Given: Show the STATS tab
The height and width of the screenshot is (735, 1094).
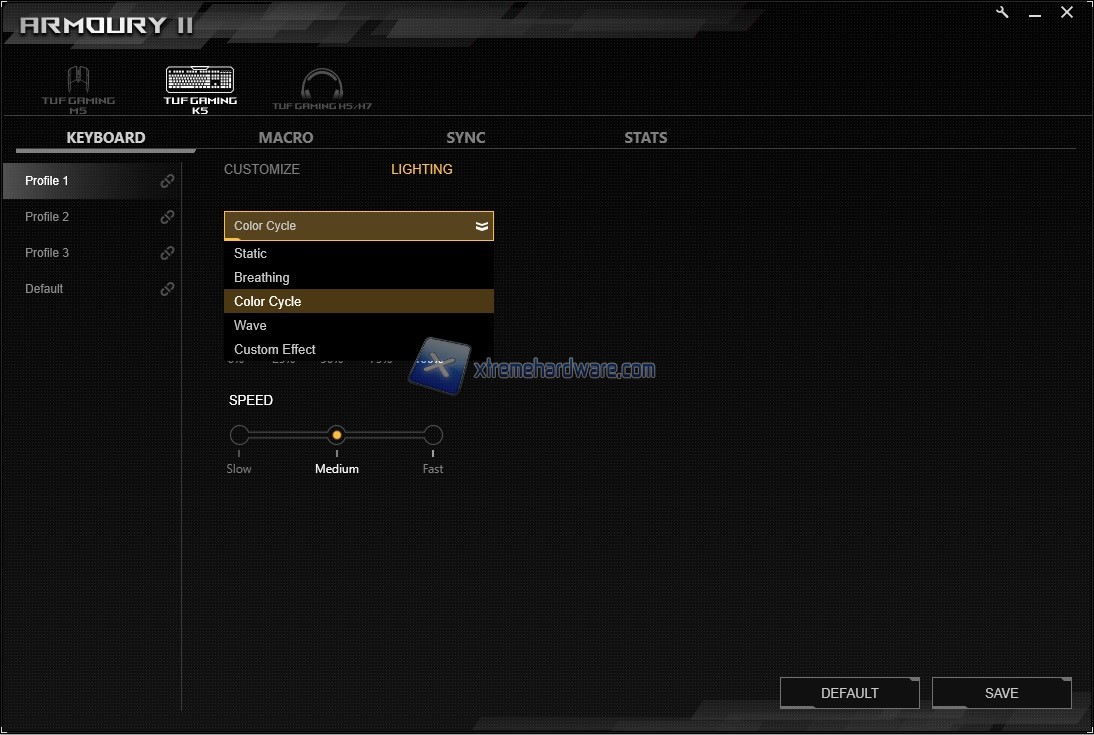Looking at the screenshot, I should (x=646, y=138).
